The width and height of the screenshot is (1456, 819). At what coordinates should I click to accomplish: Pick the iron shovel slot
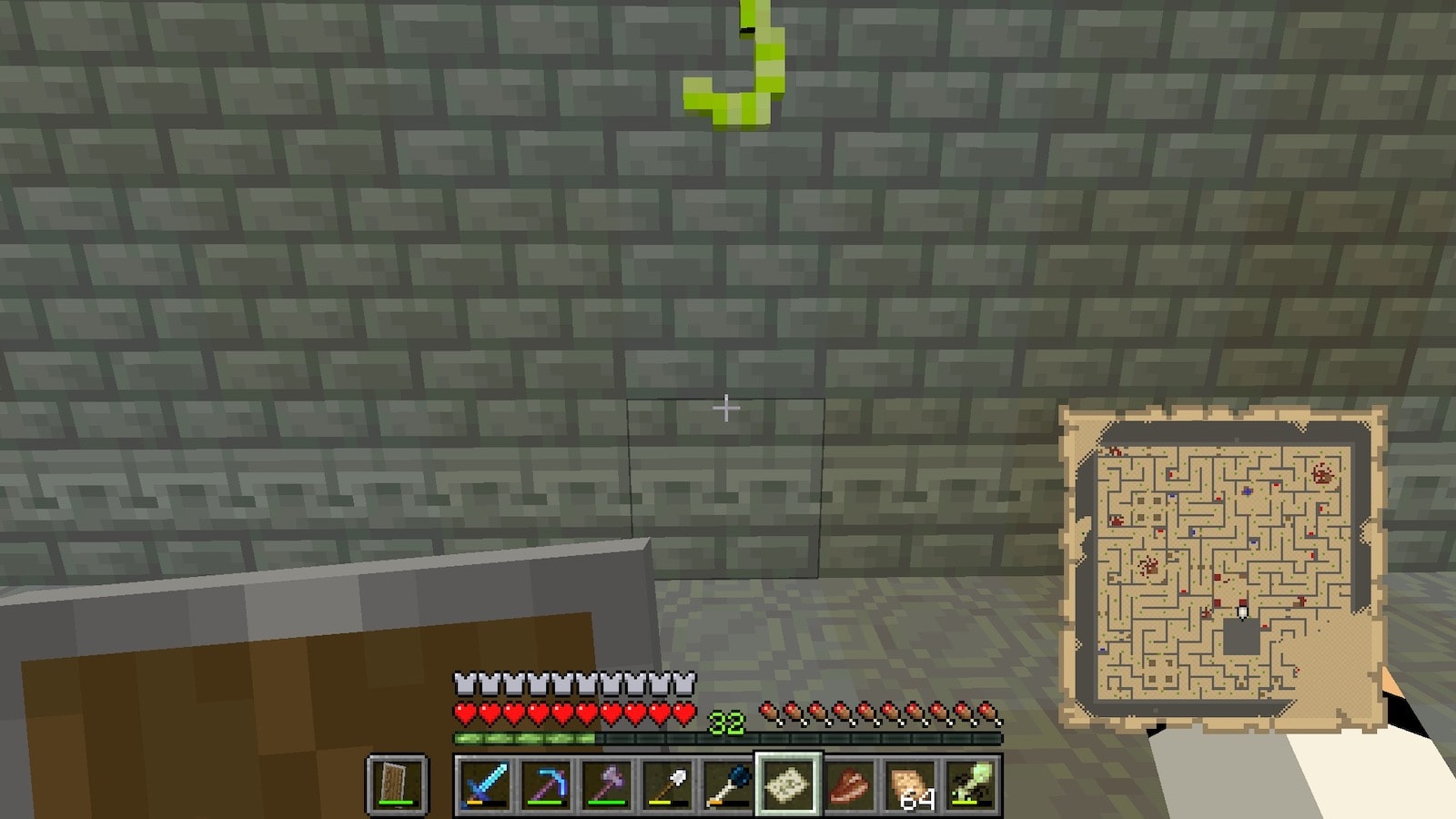[667, 784]
